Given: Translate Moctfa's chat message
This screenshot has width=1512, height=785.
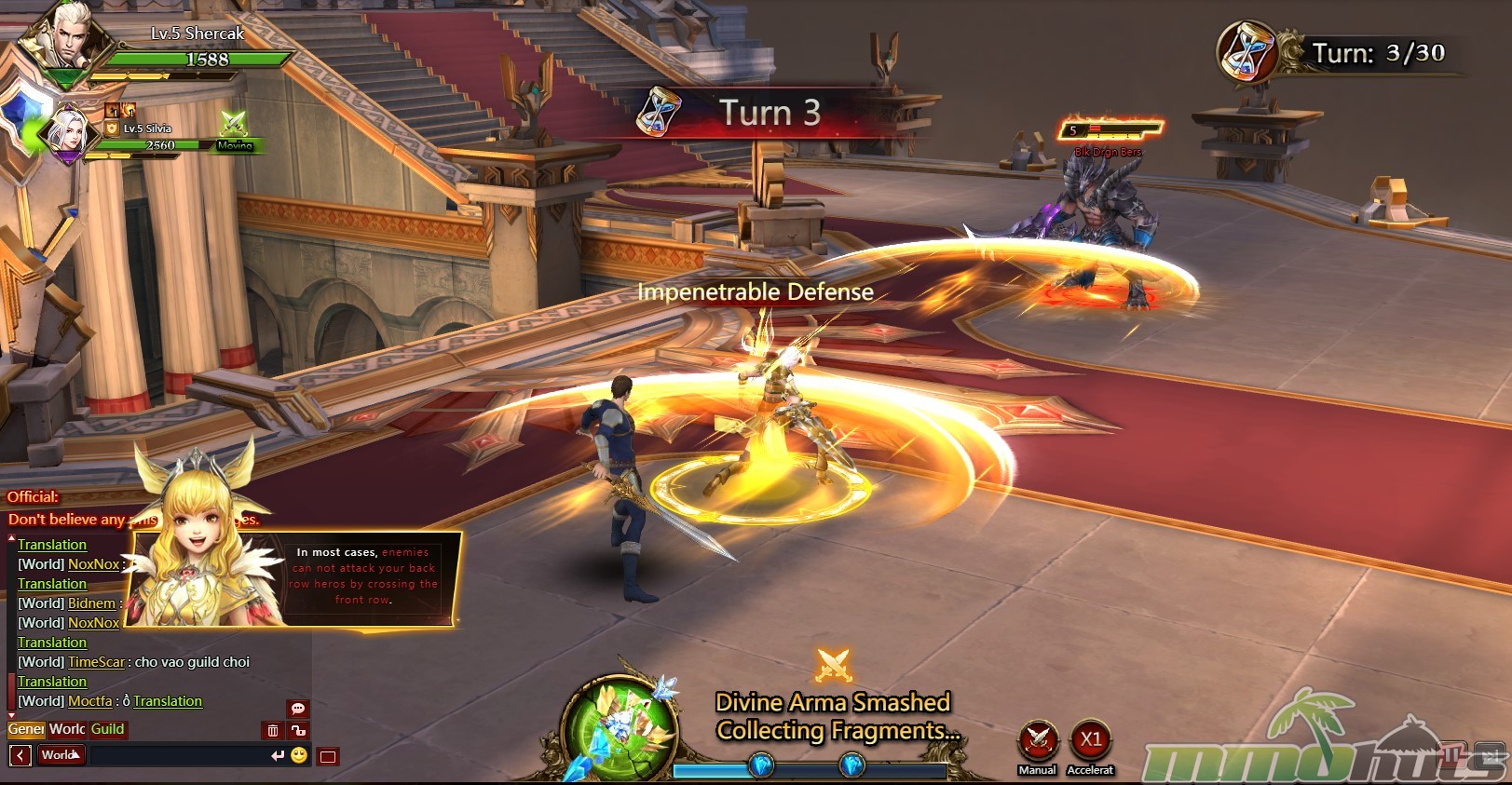Looking at the screenshot, I should pyautogui.click(x=168, y=701).
